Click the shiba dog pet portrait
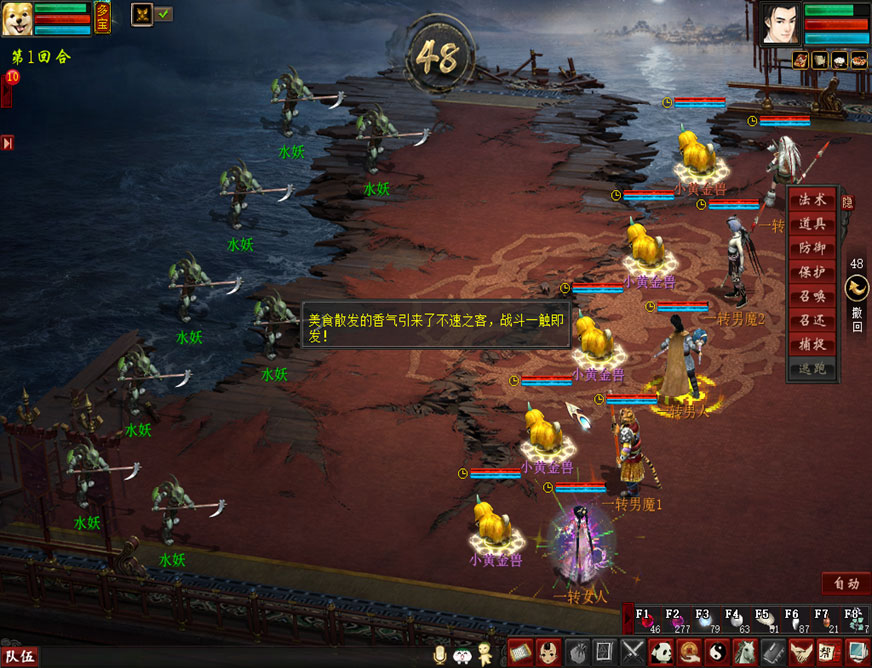The image size is (872, 668). (x=17, y=18)
